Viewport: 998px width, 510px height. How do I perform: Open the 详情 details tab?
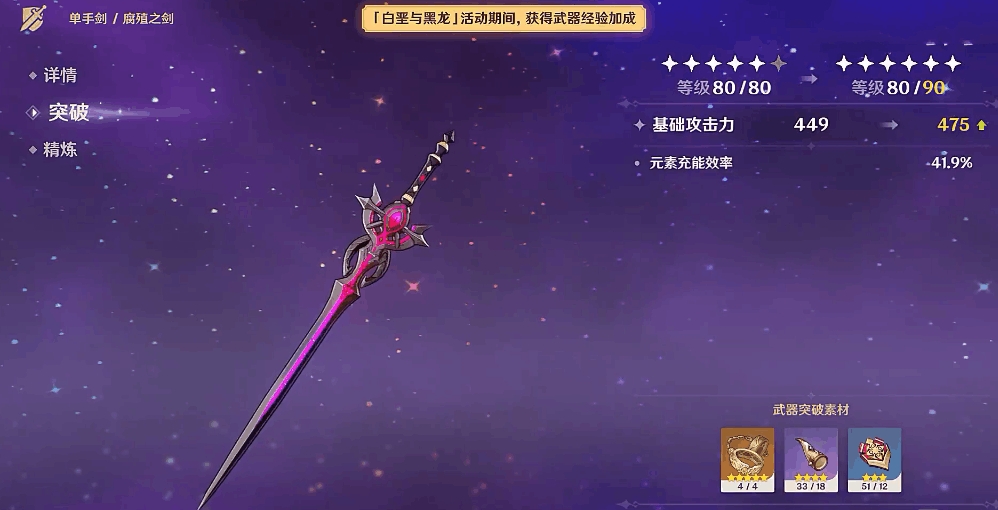click(60, 76)
